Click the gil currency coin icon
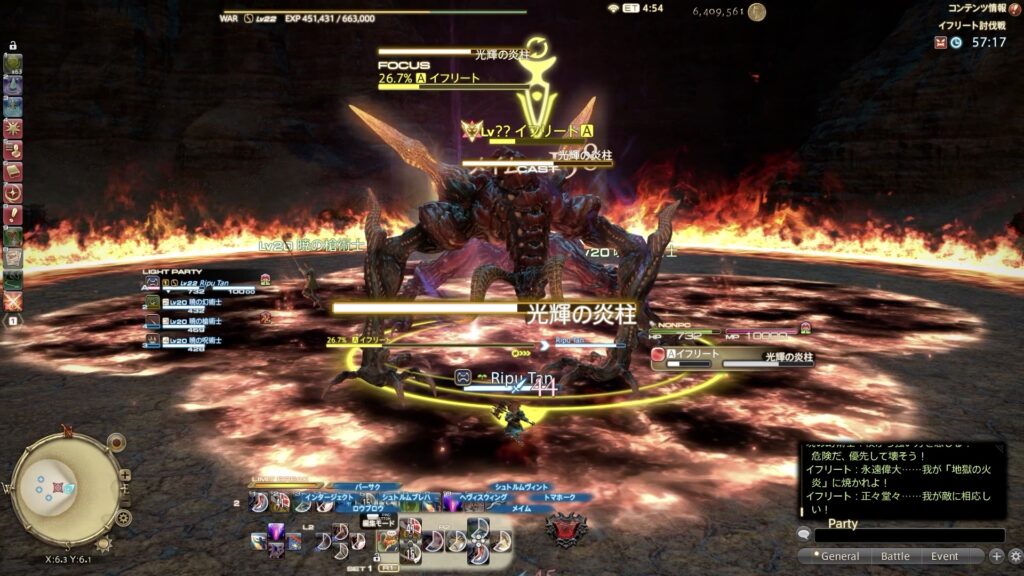Screen dimensions: 1024x576 click(x=757, y=12)
